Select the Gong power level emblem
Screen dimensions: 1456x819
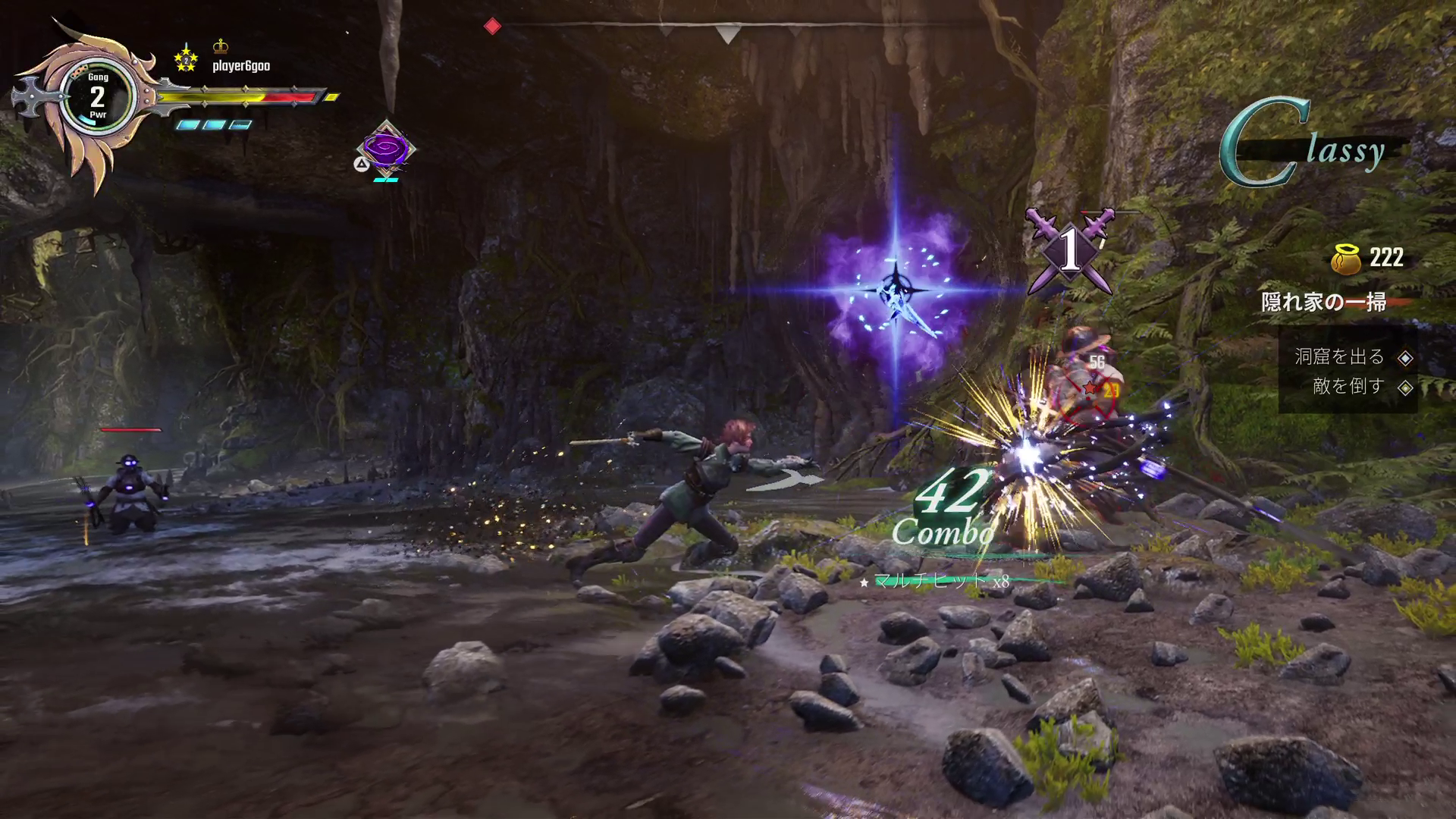97,97
